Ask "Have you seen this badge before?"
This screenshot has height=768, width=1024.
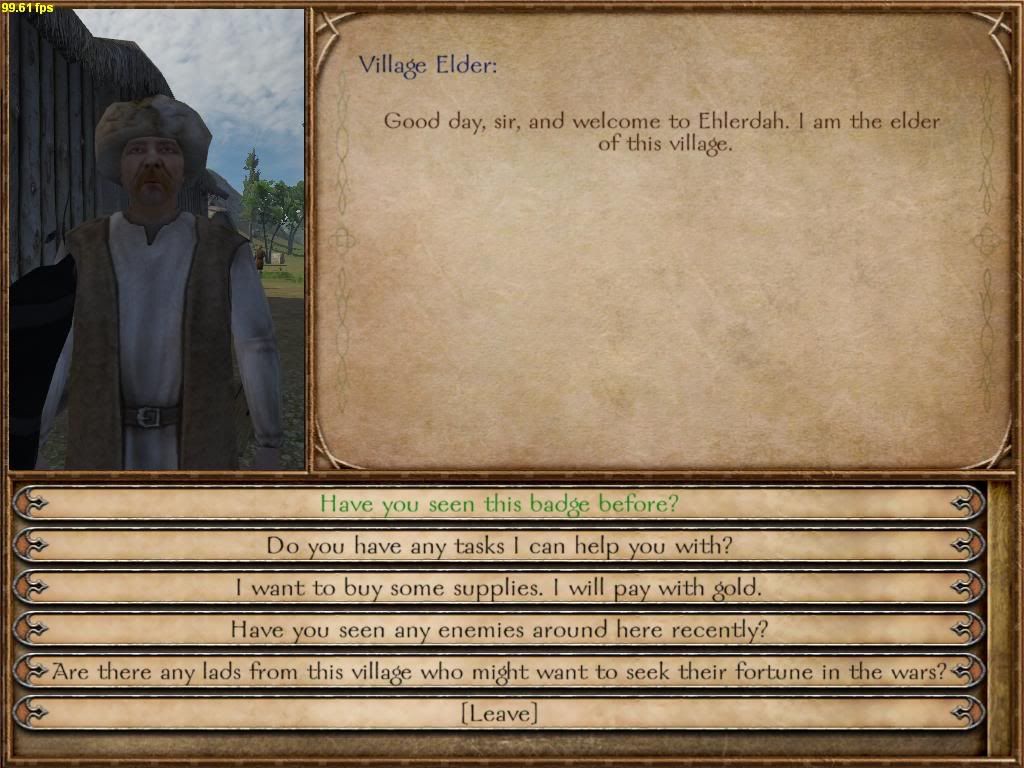(x=498, y=503)
